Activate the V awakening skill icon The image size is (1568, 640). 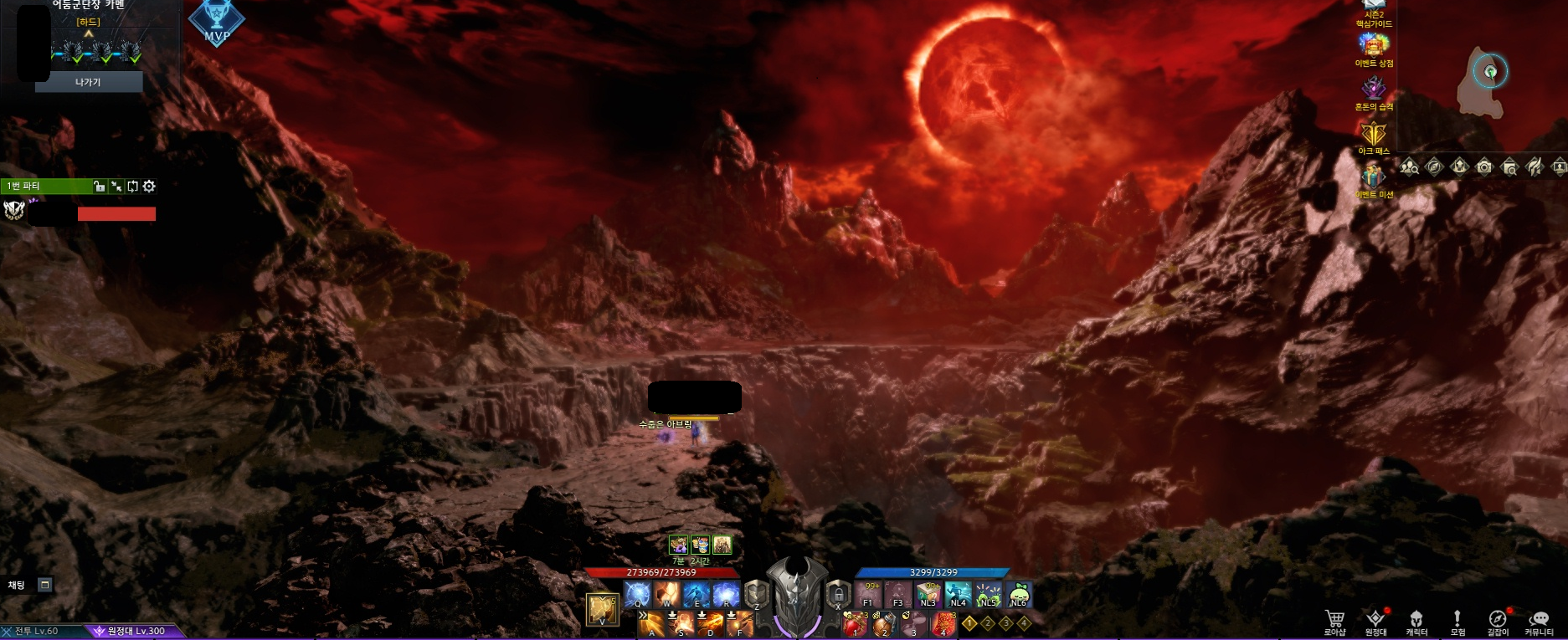pos(602,610)
